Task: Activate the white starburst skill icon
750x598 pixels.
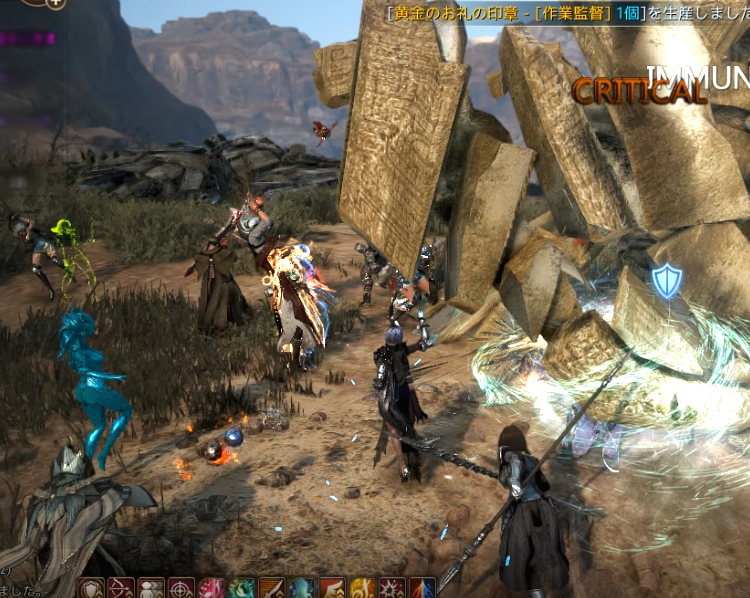Action: 392,588
